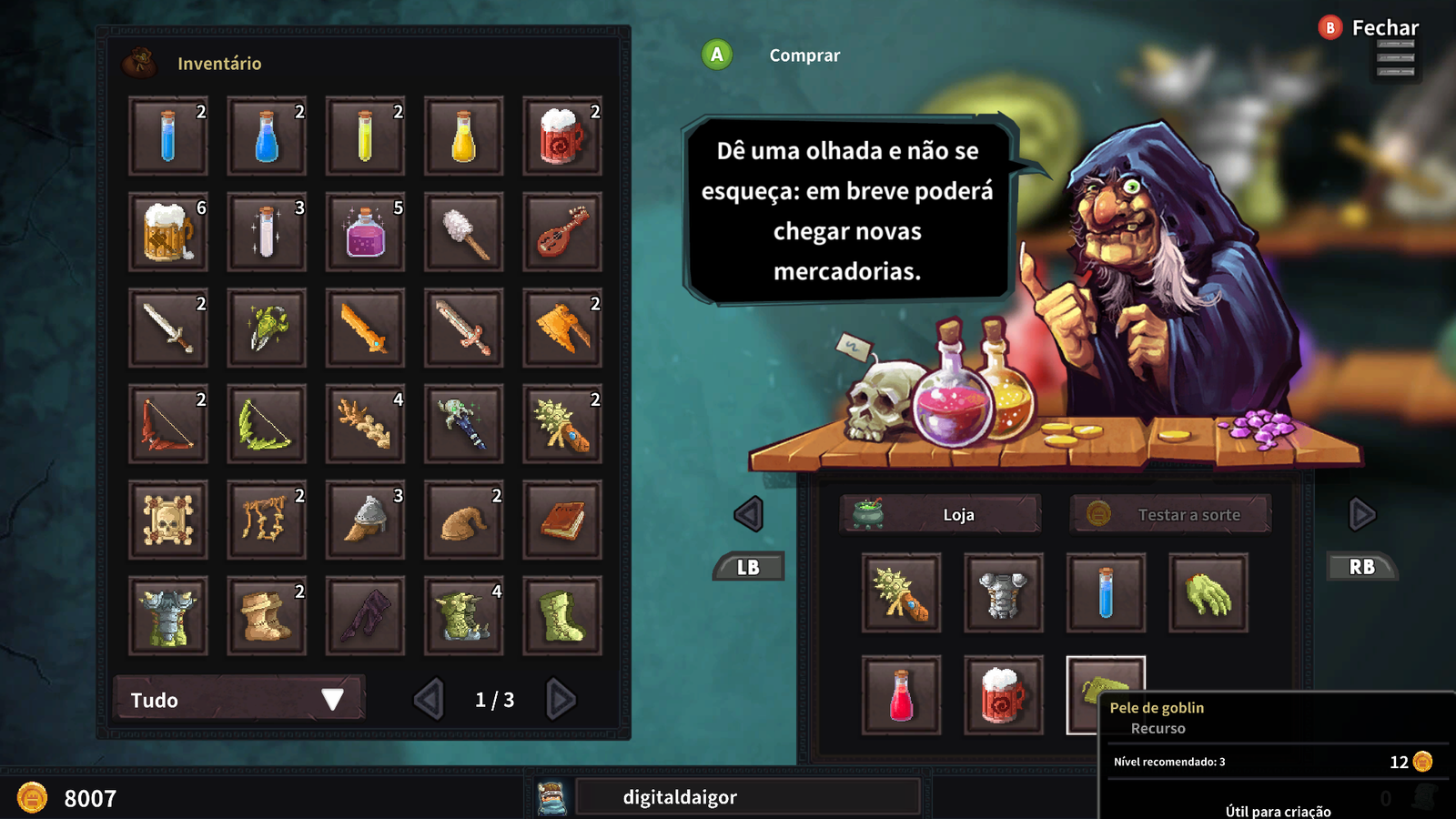Viewport: 1456px width, 819px height.
Task: Select the highlighted Pele de goblin slot
Action: click(x=1105, y=693)
